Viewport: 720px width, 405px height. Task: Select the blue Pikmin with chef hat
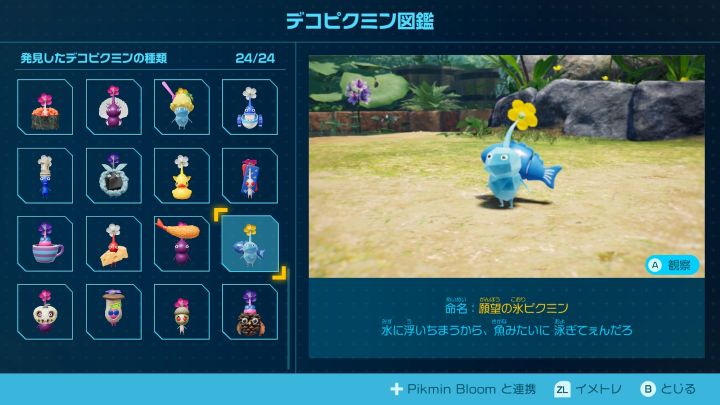[x=45, y=175]
